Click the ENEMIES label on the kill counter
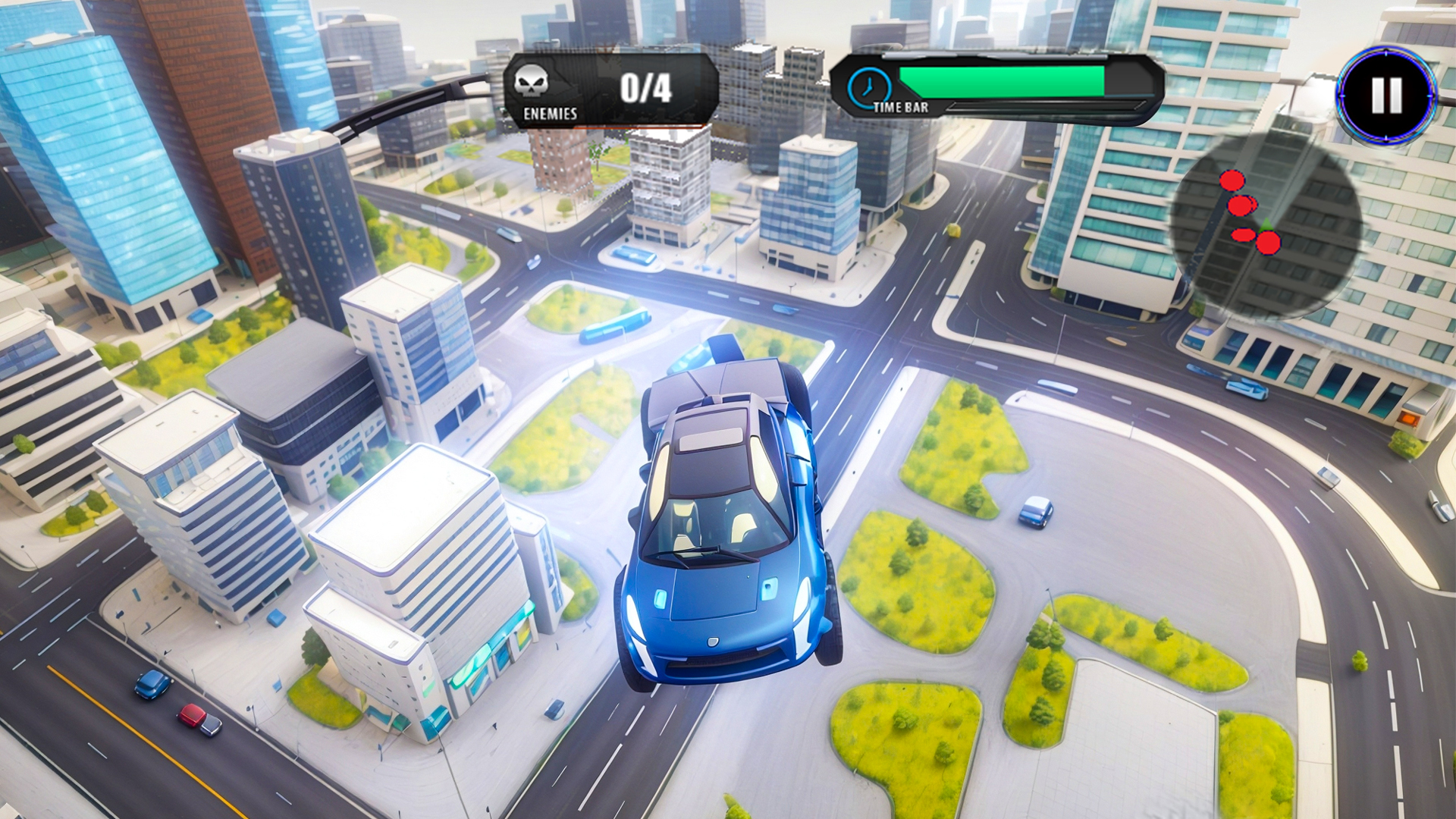 pyautogui.click(x=550, y=112)
